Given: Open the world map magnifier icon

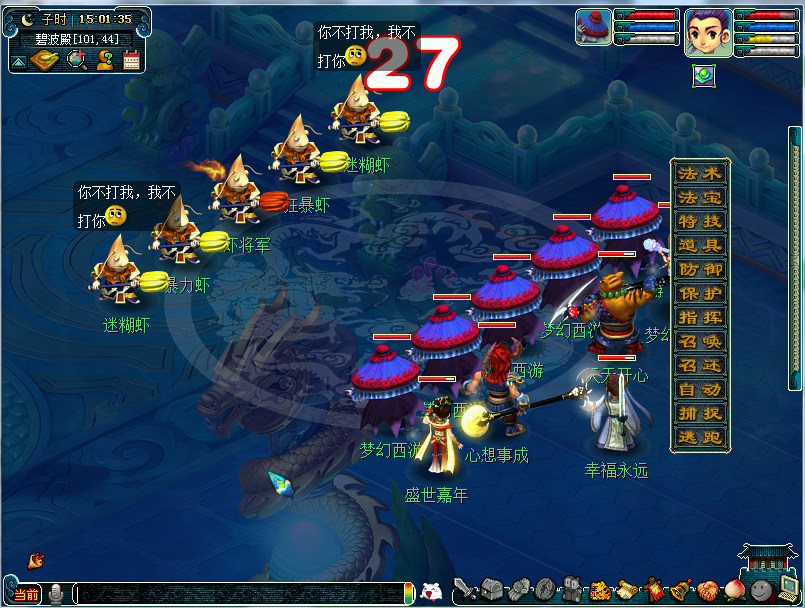Looking at the screenshot, I should 76,60.
